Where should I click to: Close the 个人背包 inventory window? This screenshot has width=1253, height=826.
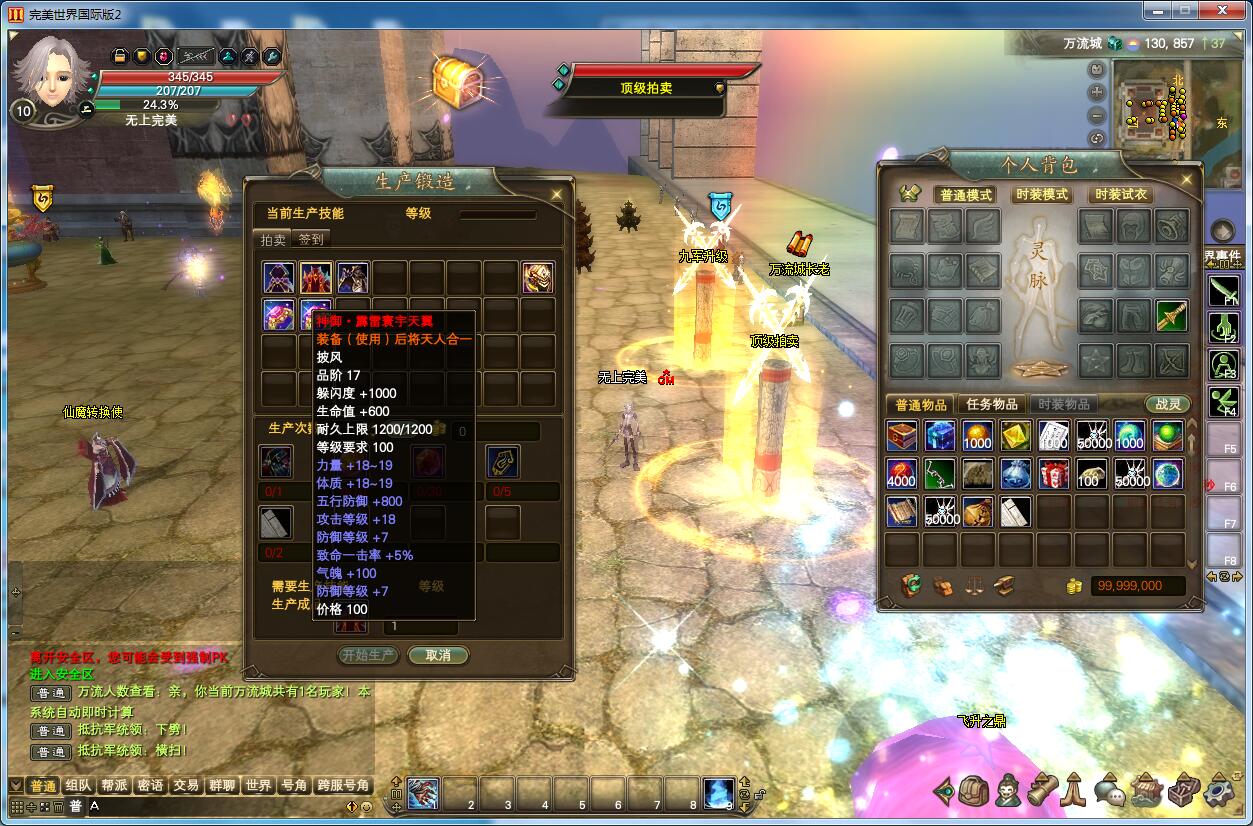pyautogui.click(x=1187, y=179)
